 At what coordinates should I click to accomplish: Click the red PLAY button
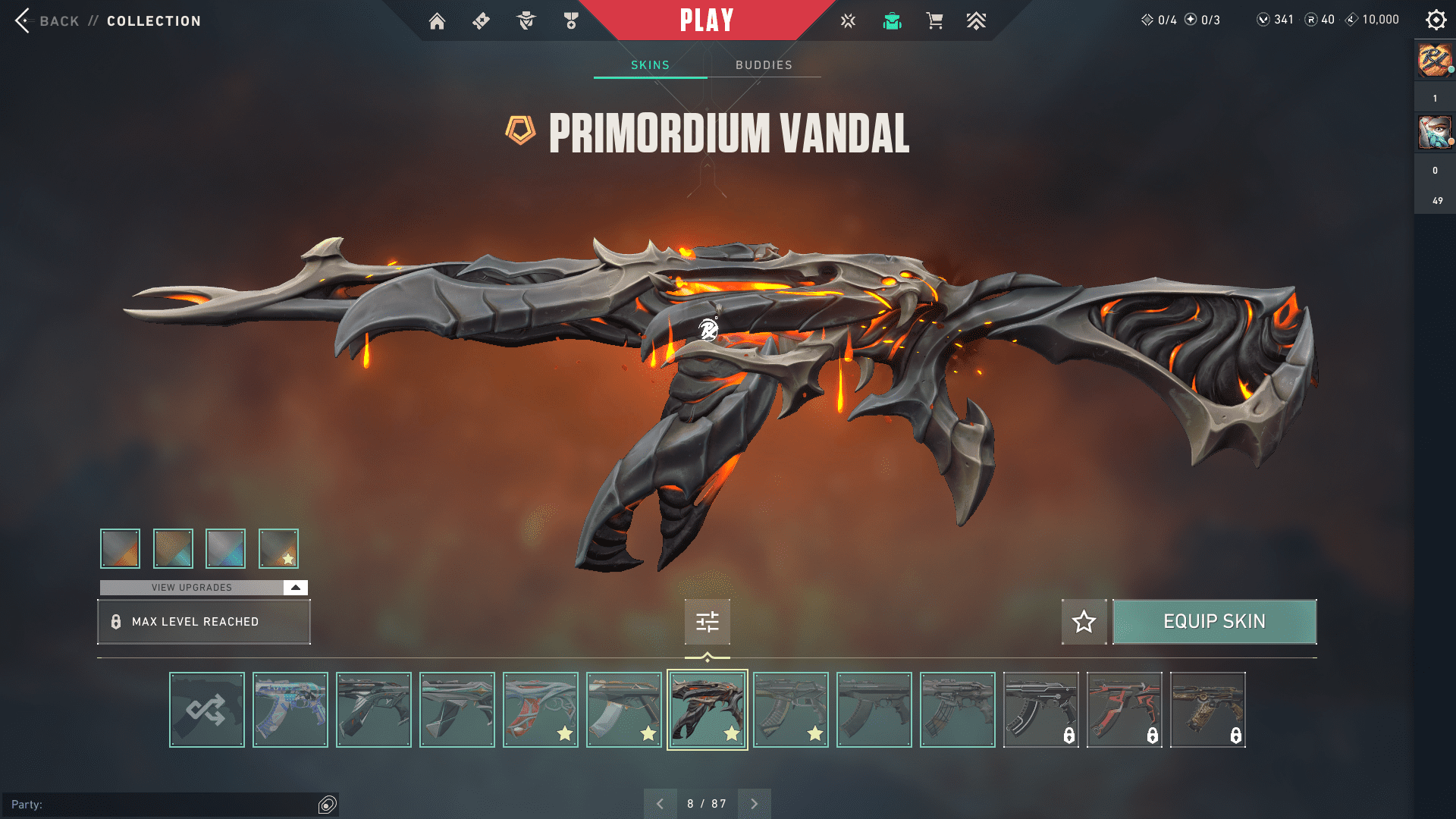coord(707,20)
